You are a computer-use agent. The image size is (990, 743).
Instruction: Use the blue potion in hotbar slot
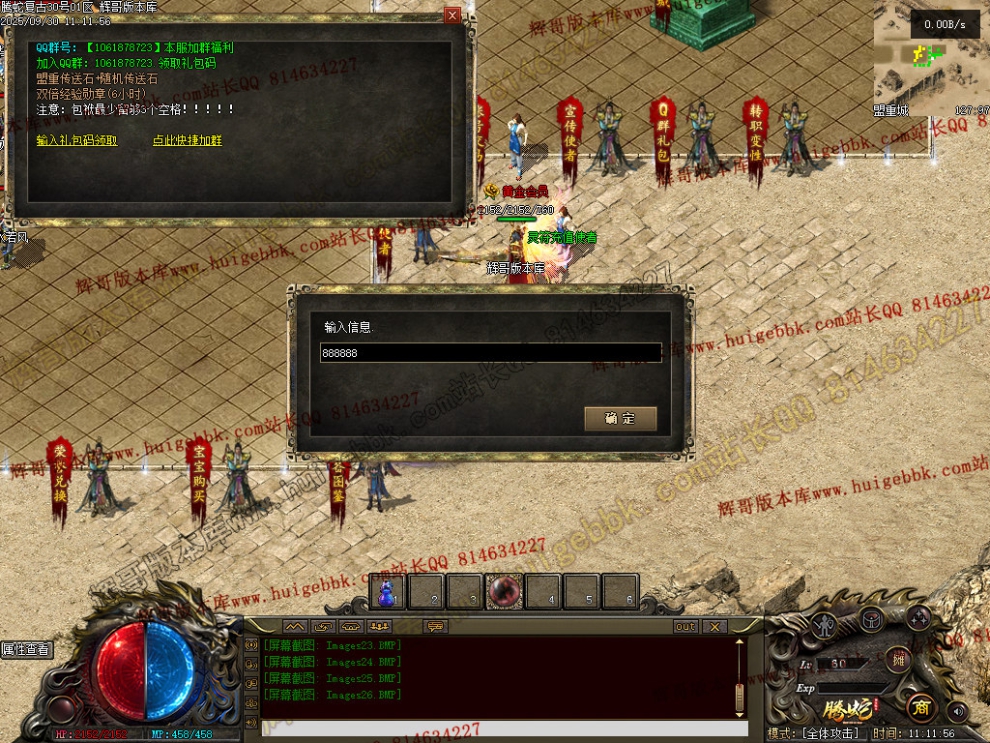(x=387, y=592)
